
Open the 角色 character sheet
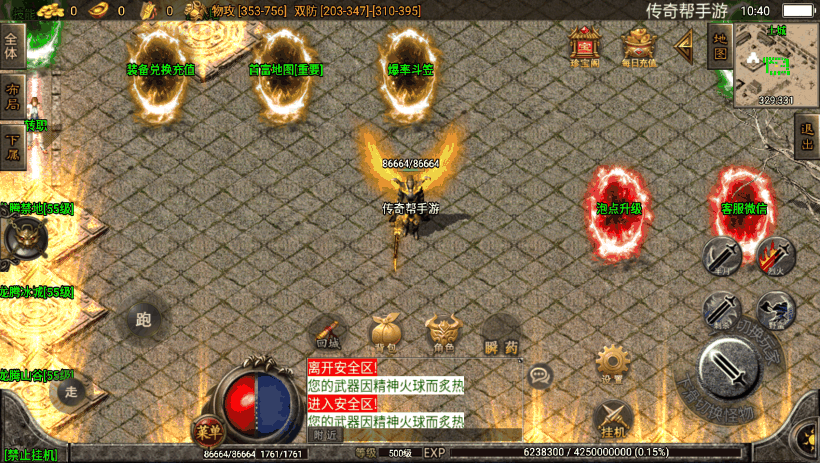point(443,334)
